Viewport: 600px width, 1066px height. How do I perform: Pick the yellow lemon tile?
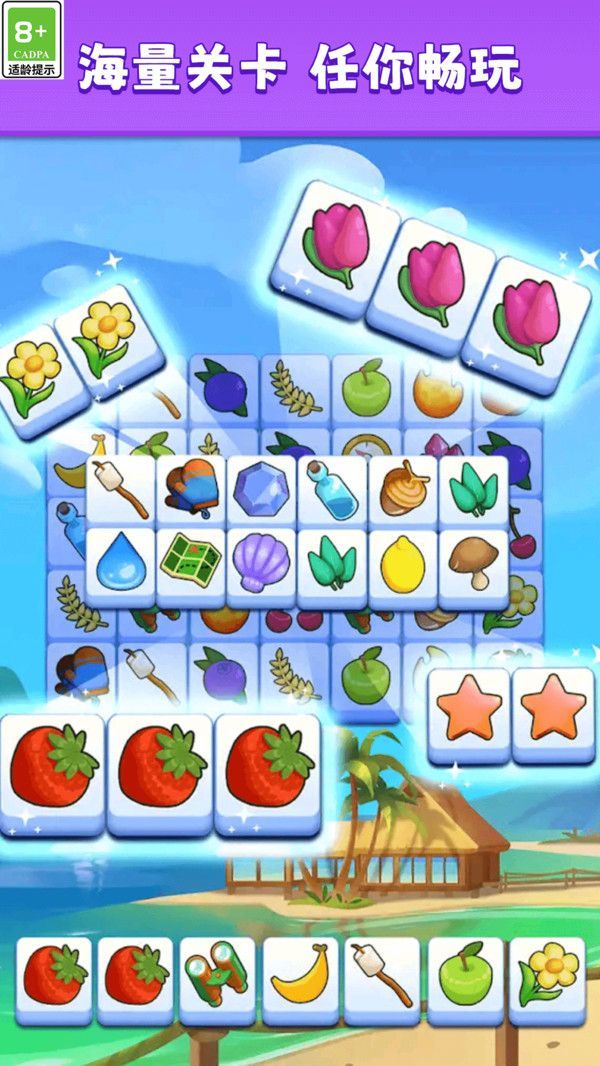[403, 565]
